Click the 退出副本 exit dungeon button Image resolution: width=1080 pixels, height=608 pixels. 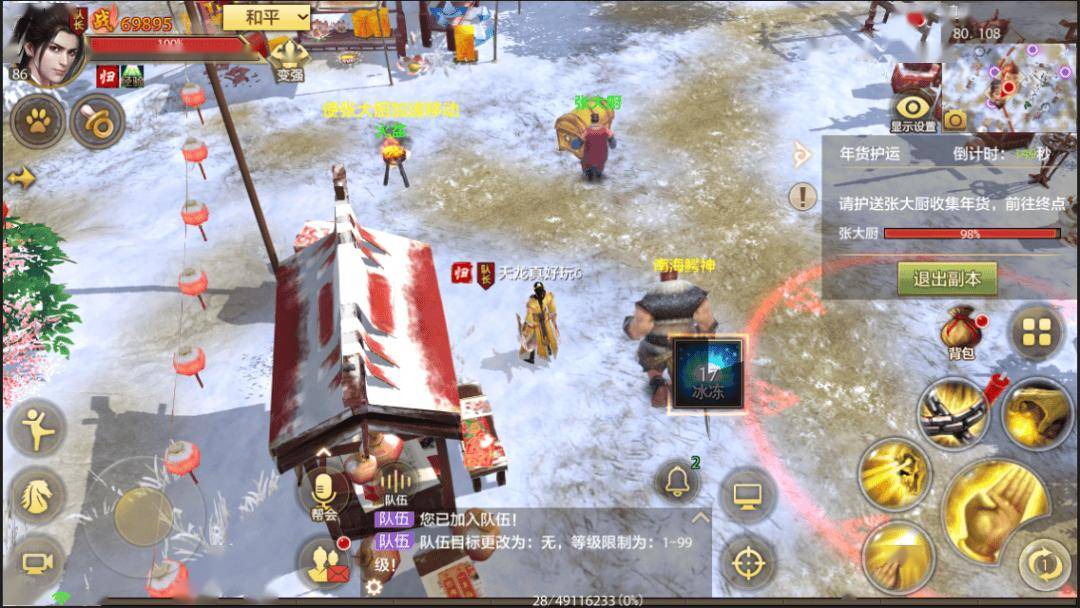pos(946,278)
